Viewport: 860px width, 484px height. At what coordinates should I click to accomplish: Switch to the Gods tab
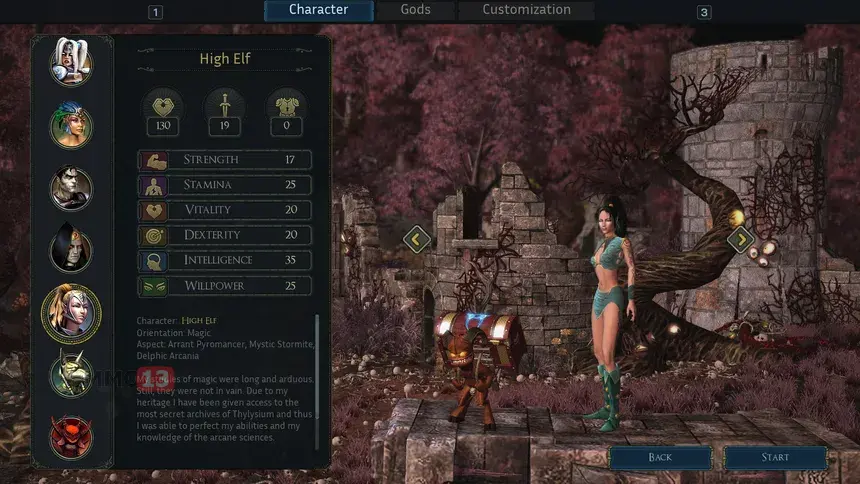[x=415, y=10]
